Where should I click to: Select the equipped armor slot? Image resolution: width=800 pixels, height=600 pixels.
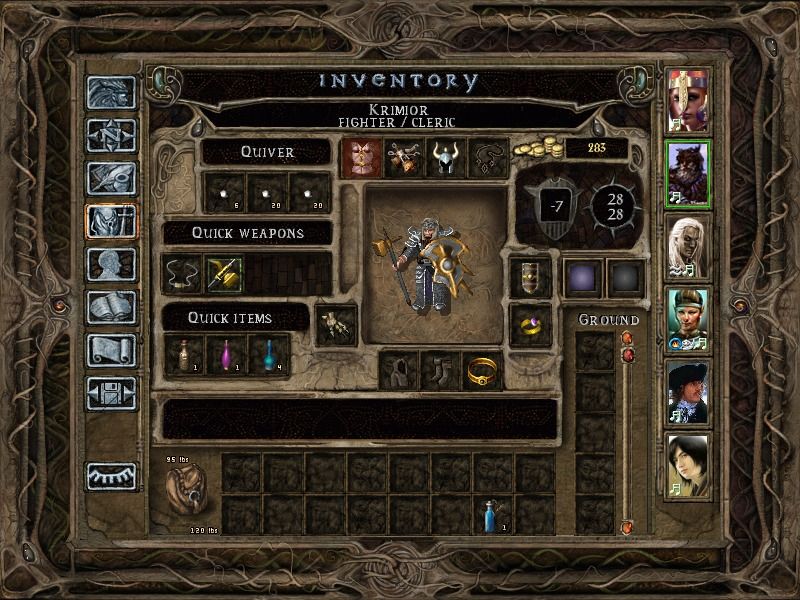359,157
